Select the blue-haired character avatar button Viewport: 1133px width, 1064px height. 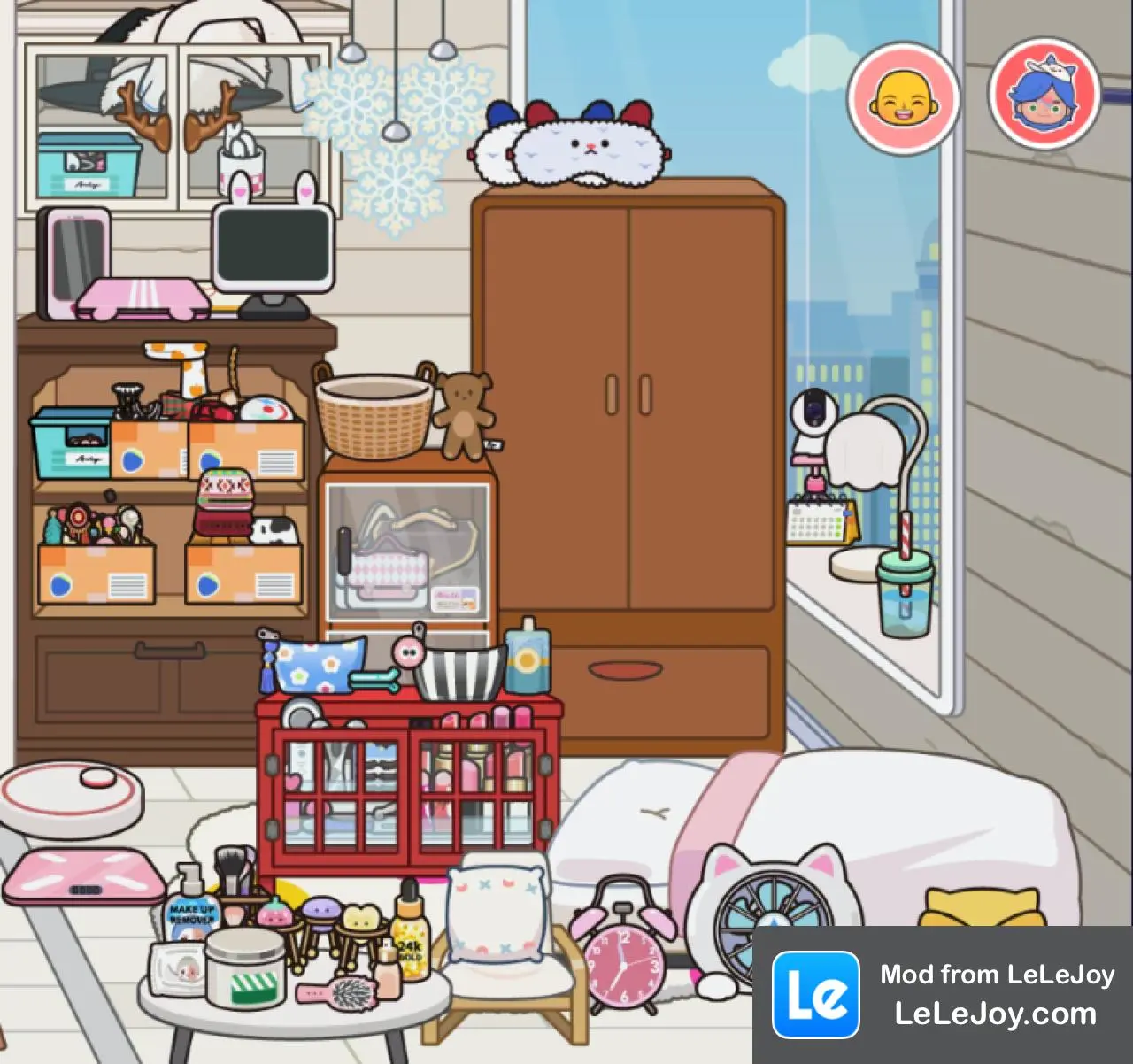click(1044, 94)
